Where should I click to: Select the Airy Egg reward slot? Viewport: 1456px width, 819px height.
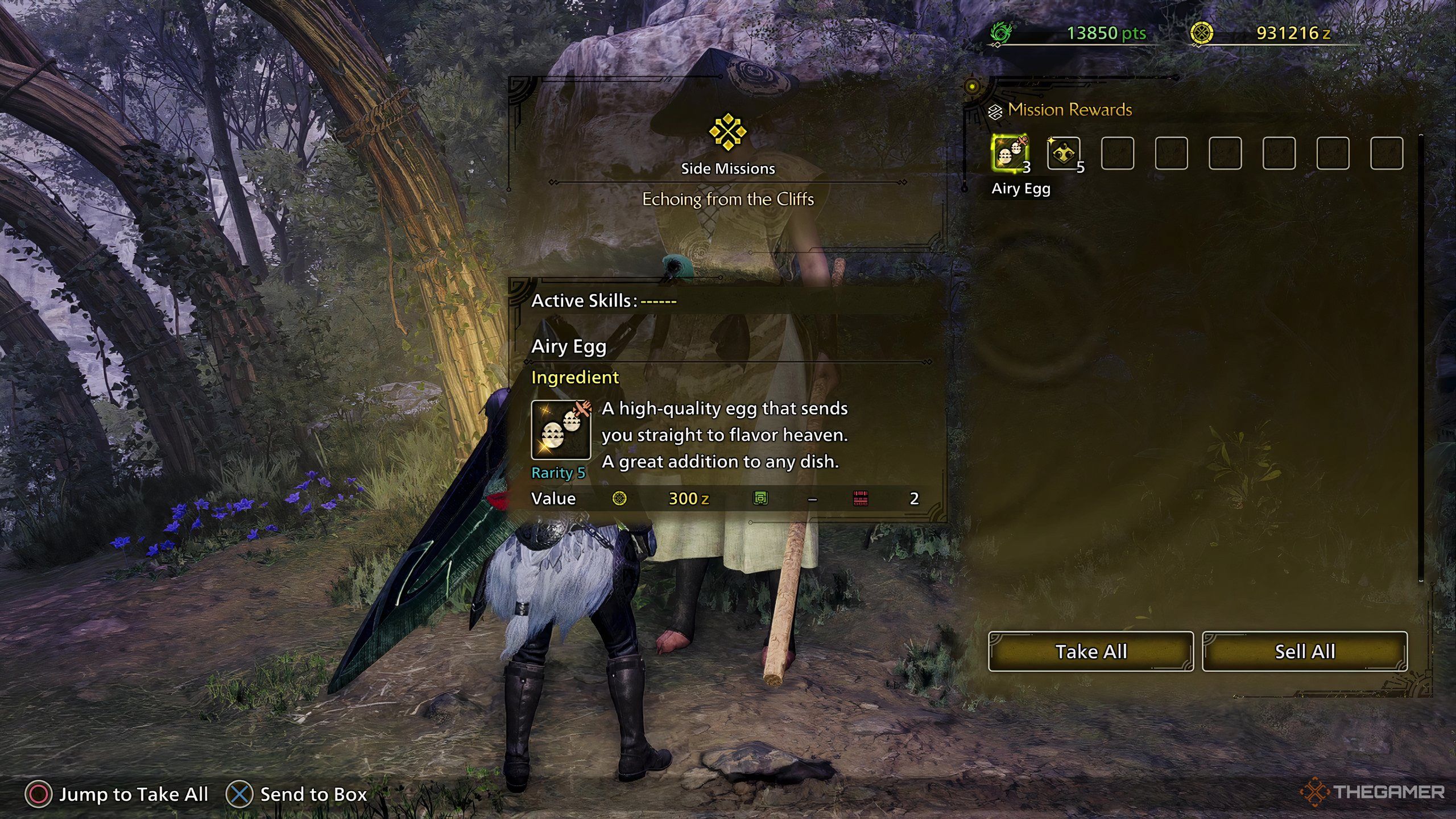point(1009,153)
